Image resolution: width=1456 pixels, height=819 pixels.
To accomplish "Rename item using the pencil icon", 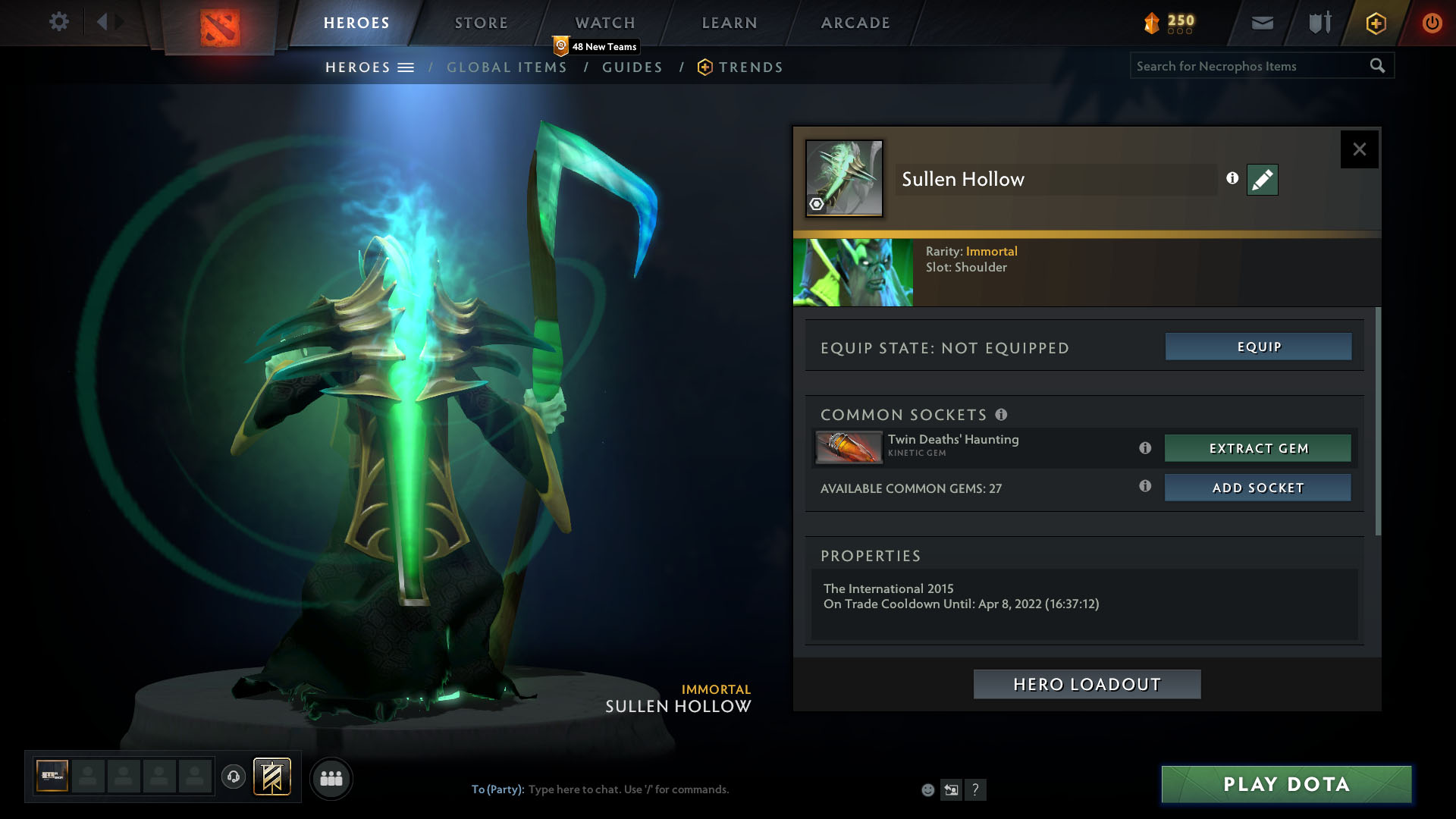I will 1262,180.
